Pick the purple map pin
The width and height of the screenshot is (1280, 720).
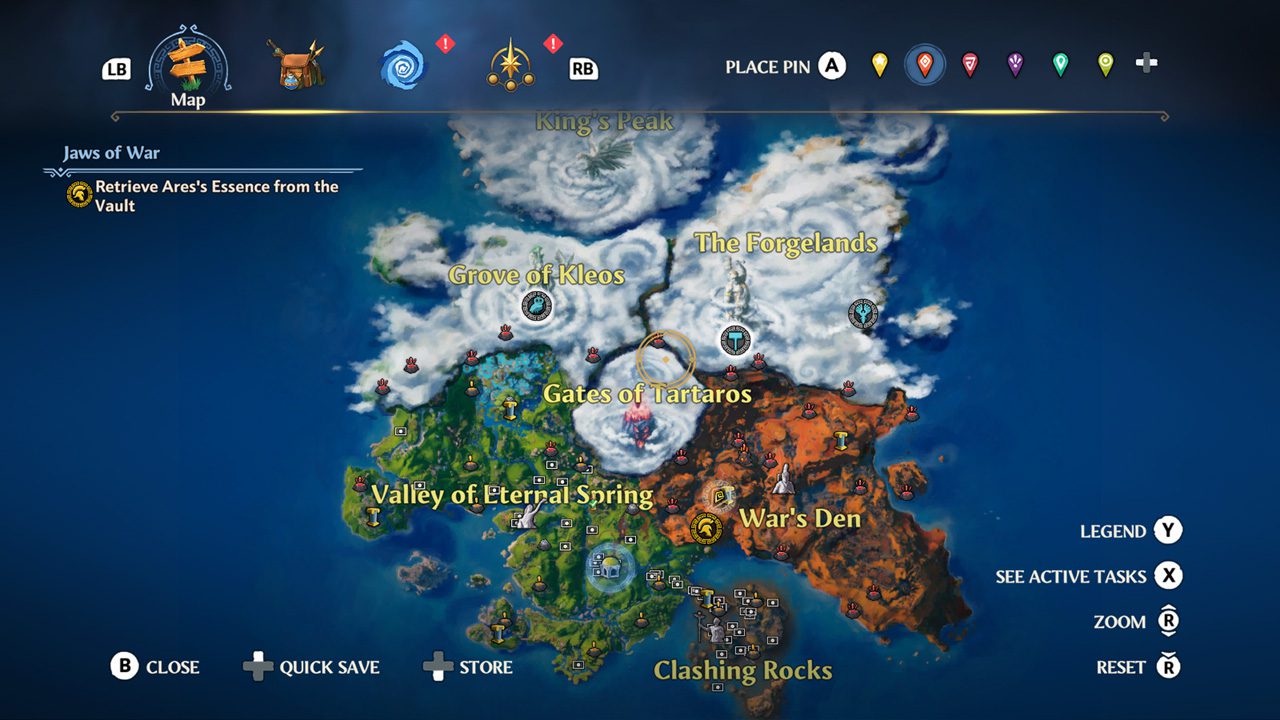click(1015, 66)
